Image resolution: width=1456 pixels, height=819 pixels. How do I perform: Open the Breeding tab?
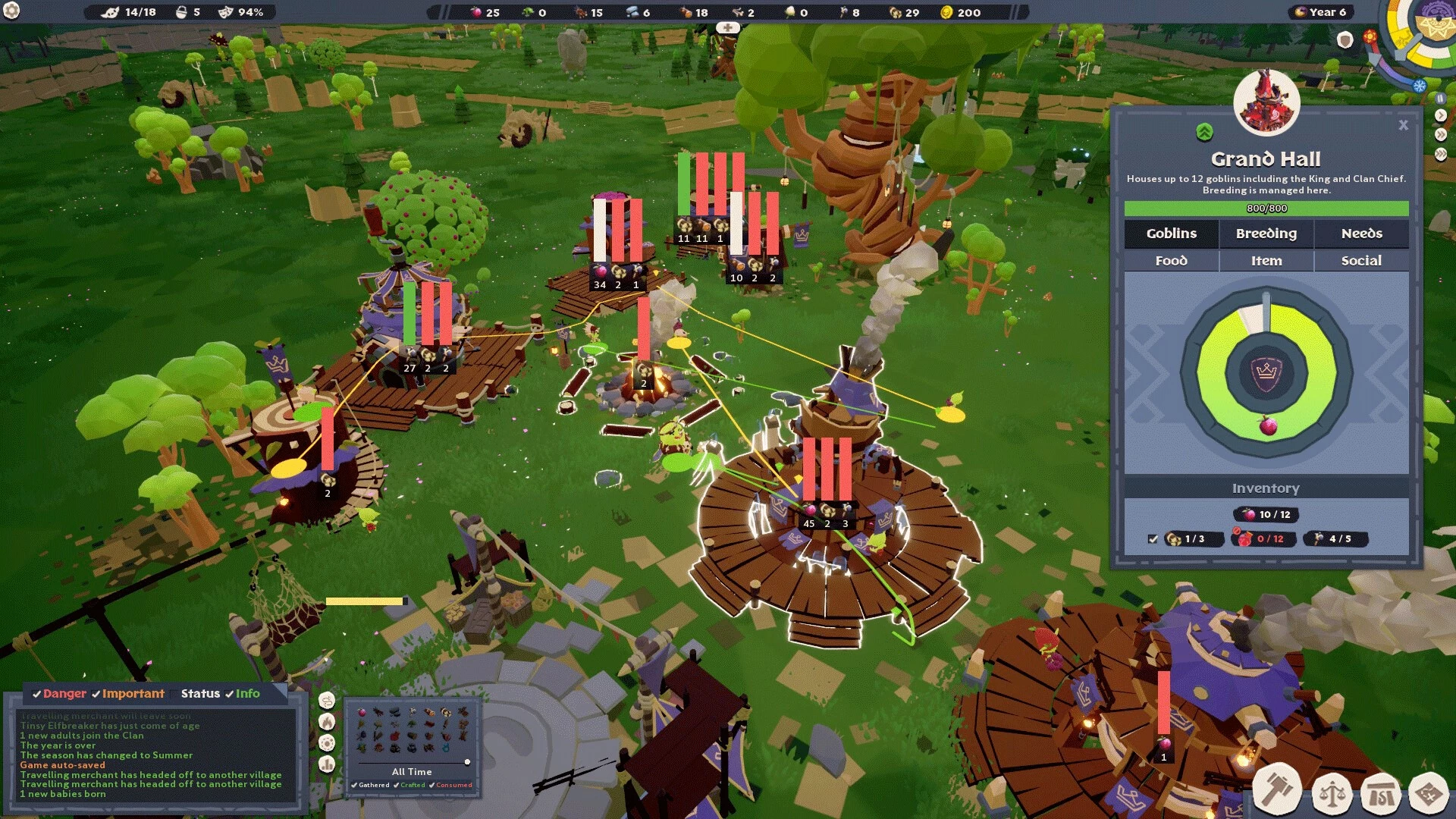pyautogui.click(x=1266, y=234)
